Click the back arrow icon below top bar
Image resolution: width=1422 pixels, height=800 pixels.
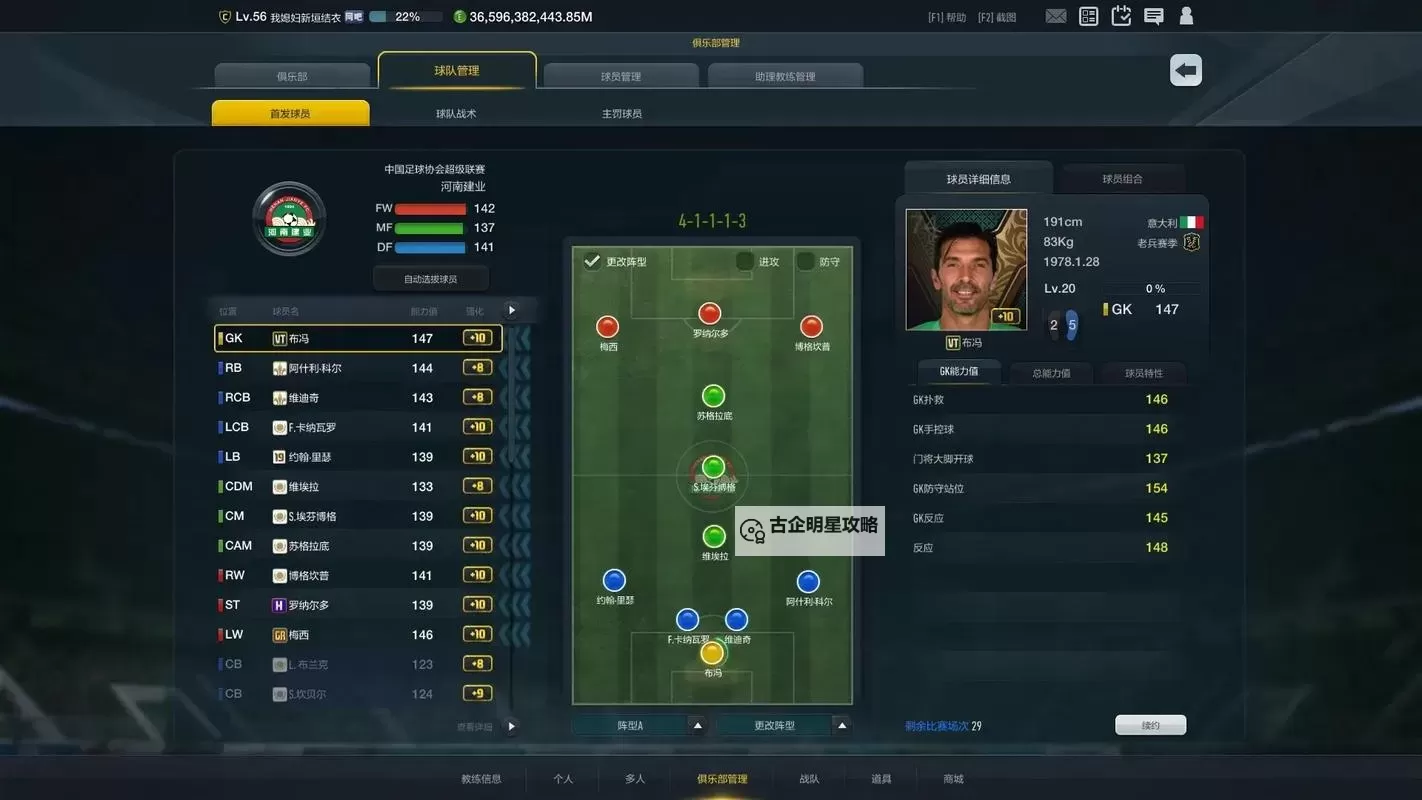pos(1185,70)
